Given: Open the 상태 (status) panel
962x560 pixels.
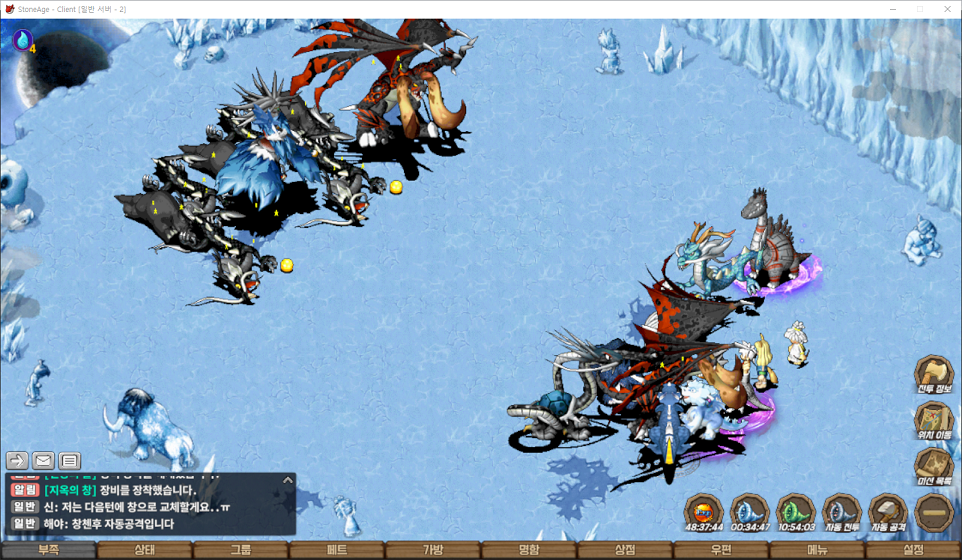Looking at the screenshot, I should pos(144,550).
